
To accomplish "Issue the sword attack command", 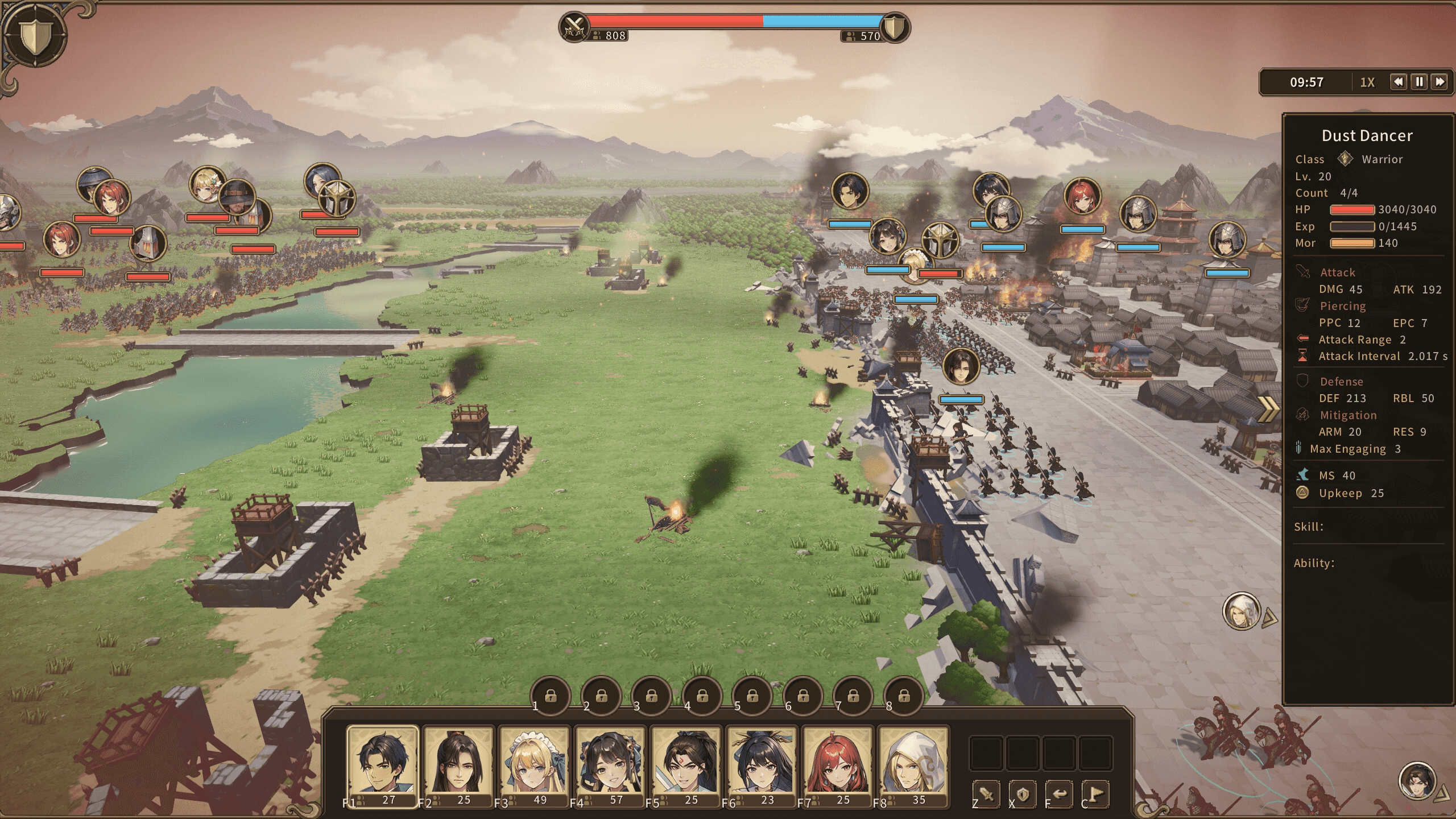I will 987,794.
